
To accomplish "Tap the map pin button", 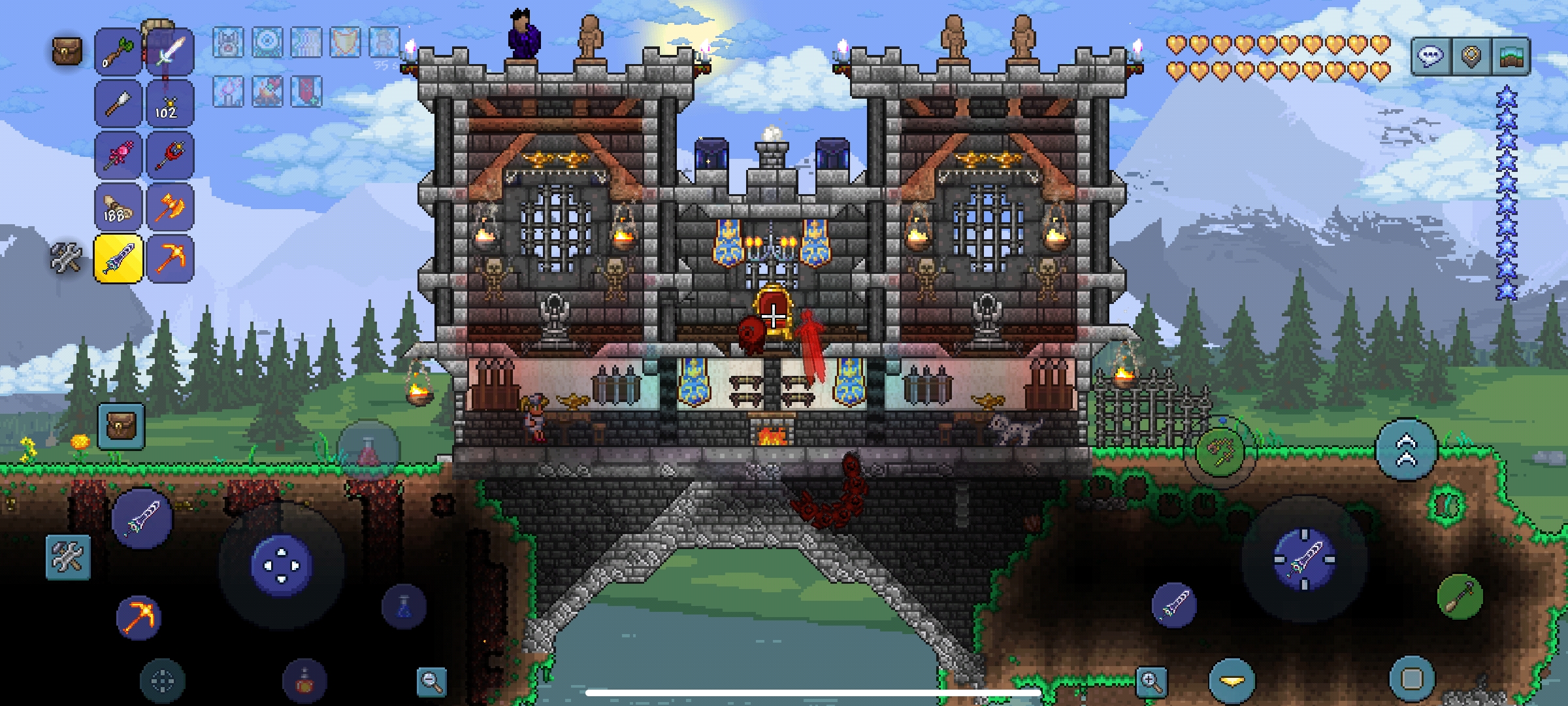I will [1471, 57].
